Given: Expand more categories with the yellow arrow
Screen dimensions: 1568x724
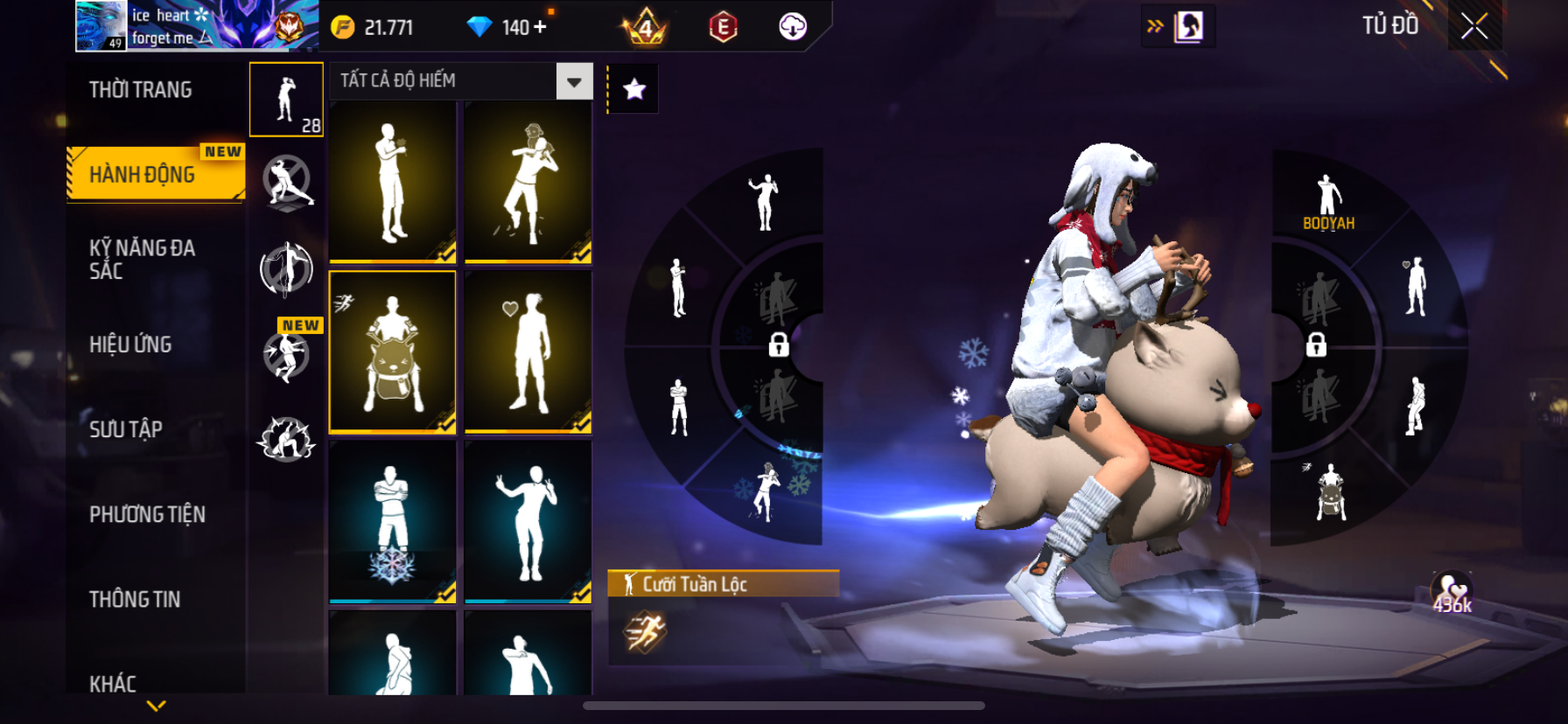Looking at the screenshot, I should [x=156, y=706].
